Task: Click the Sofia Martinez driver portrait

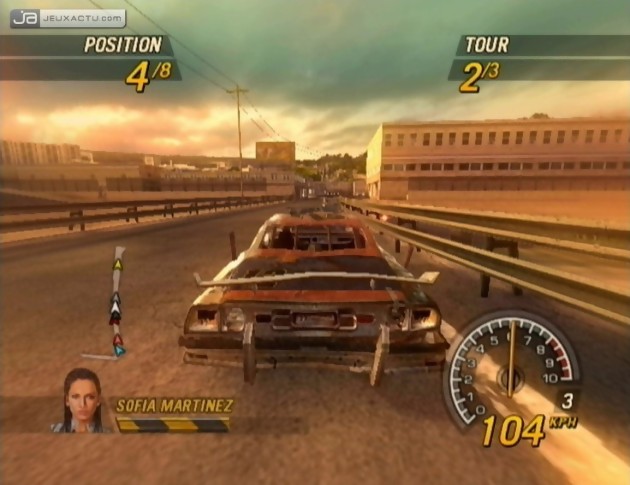Action: (83, 400)
